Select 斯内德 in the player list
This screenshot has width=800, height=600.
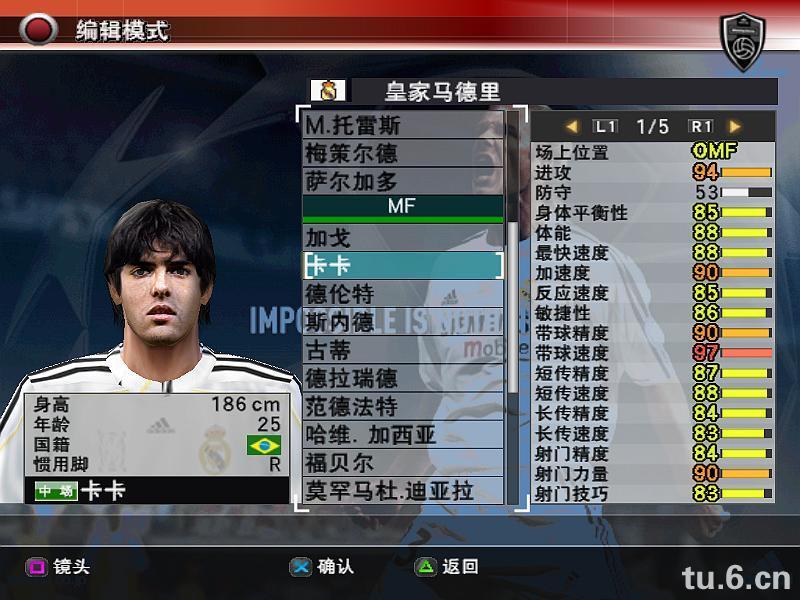pos(402,322)
